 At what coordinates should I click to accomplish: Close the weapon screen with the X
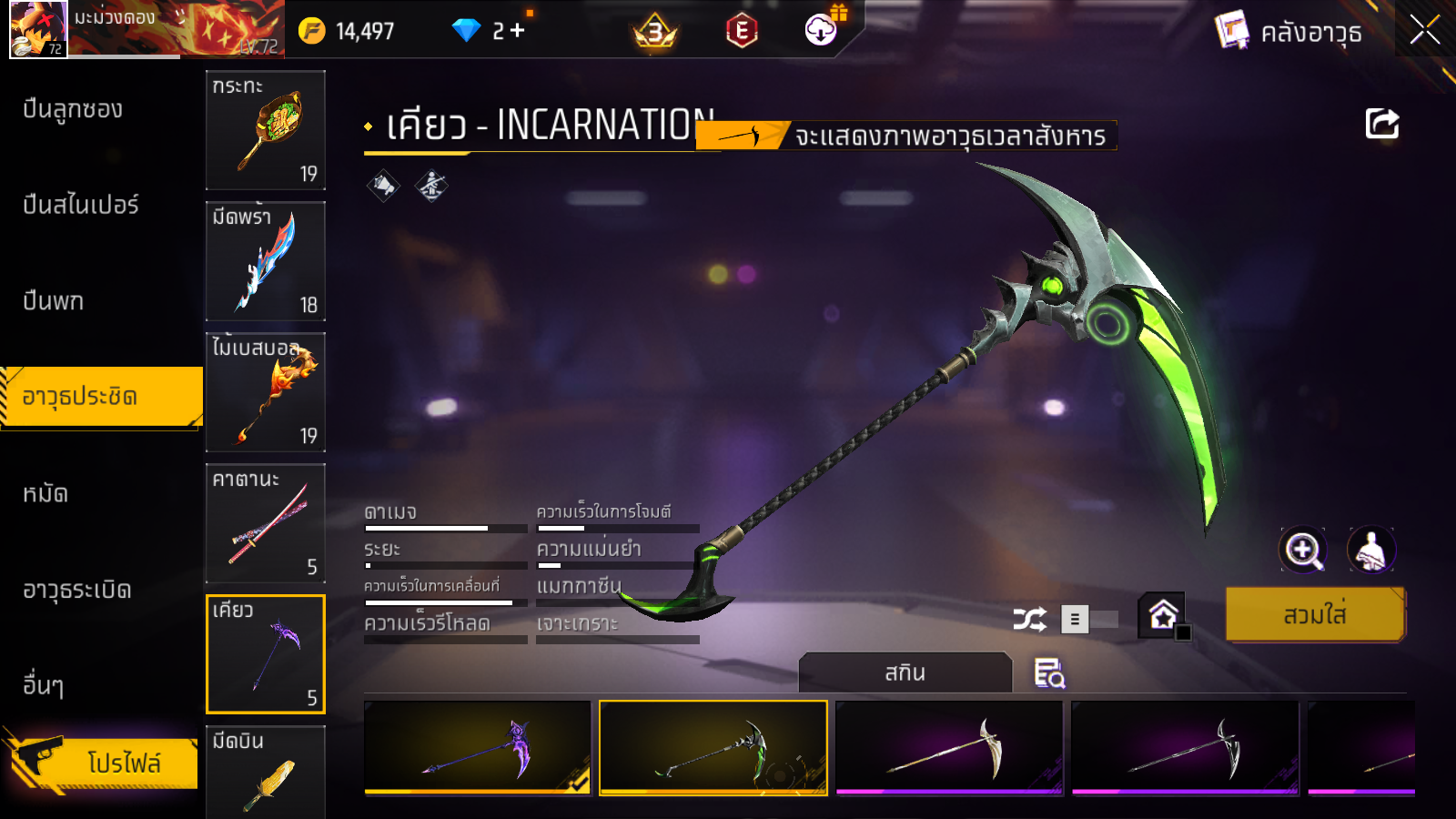(x=1424, y=31)
